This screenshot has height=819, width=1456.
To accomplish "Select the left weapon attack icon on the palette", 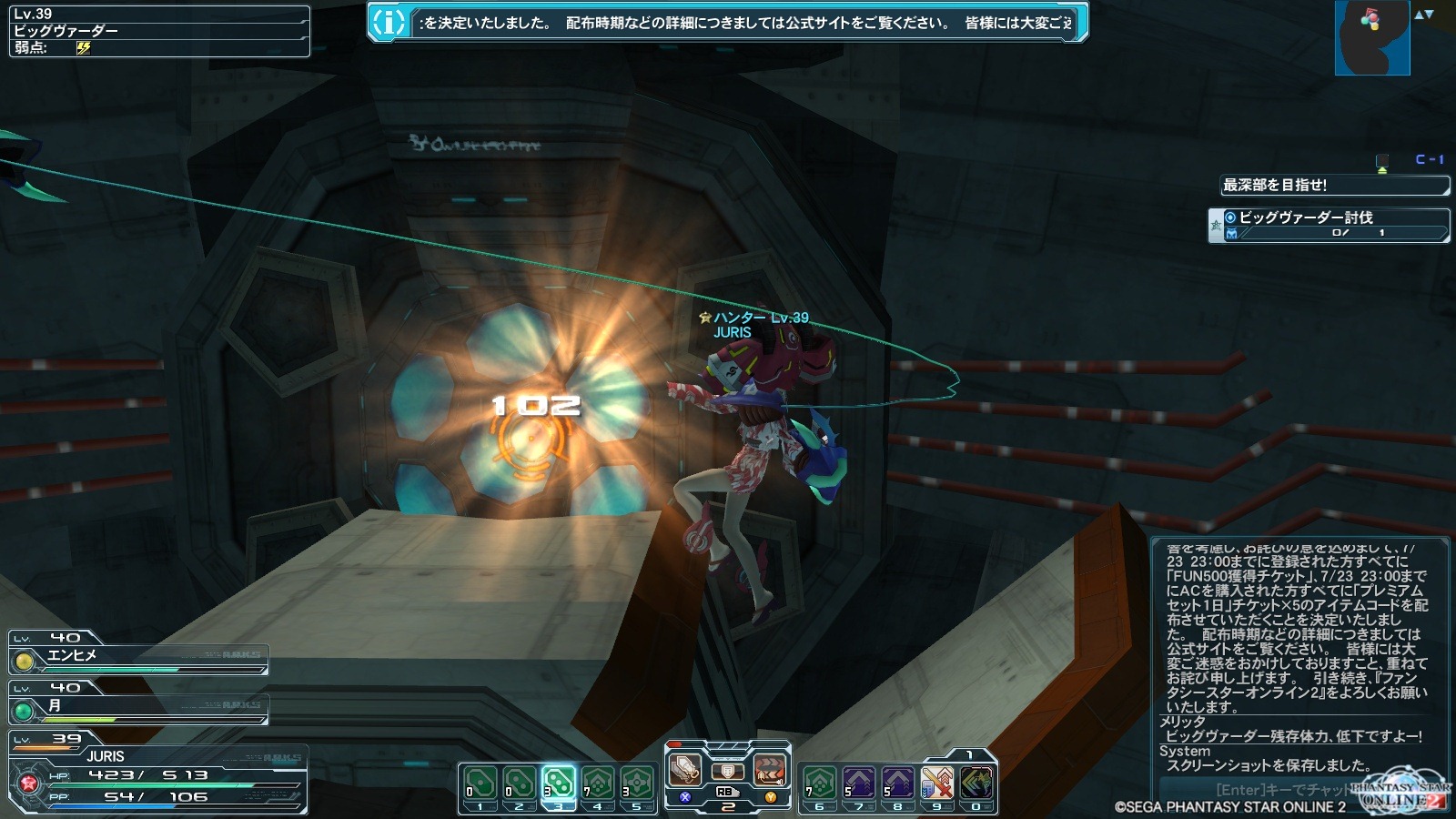I will 685,771.
